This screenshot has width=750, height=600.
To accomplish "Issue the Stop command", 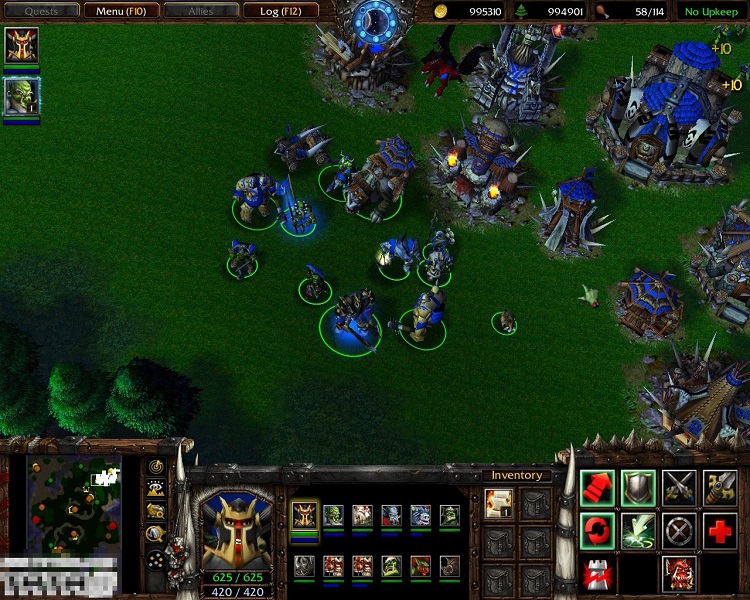I will coord(679,530).
